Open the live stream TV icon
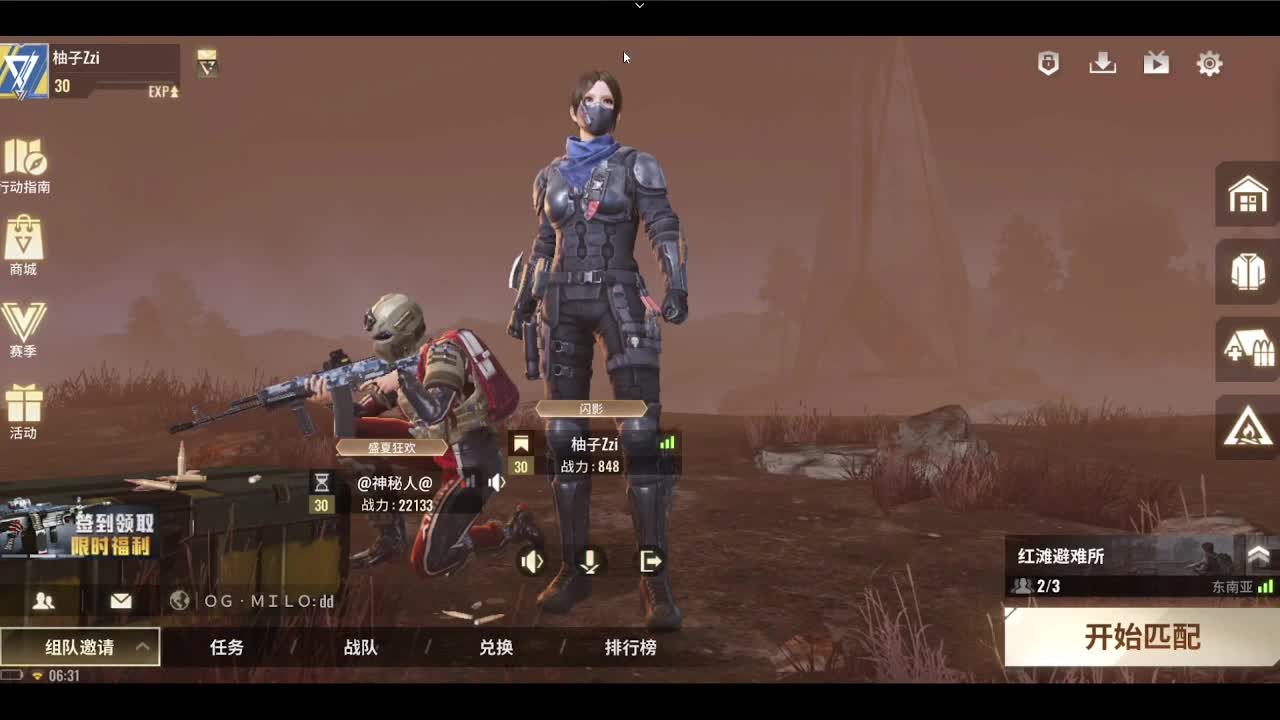This screenshot has width=1280, height=720. (x=1156, y=62)
